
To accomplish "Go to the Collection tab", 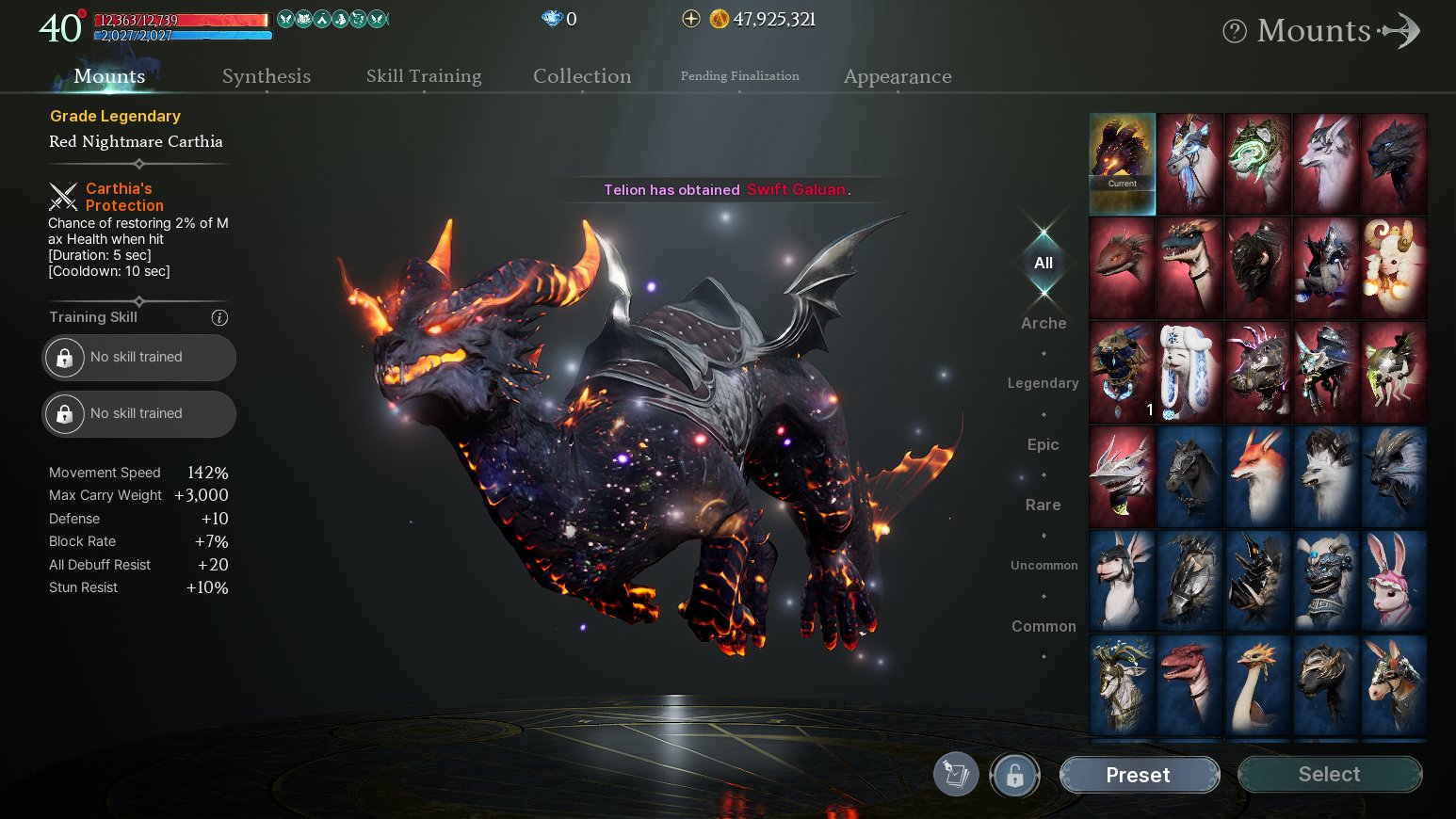I will point(582,76).
